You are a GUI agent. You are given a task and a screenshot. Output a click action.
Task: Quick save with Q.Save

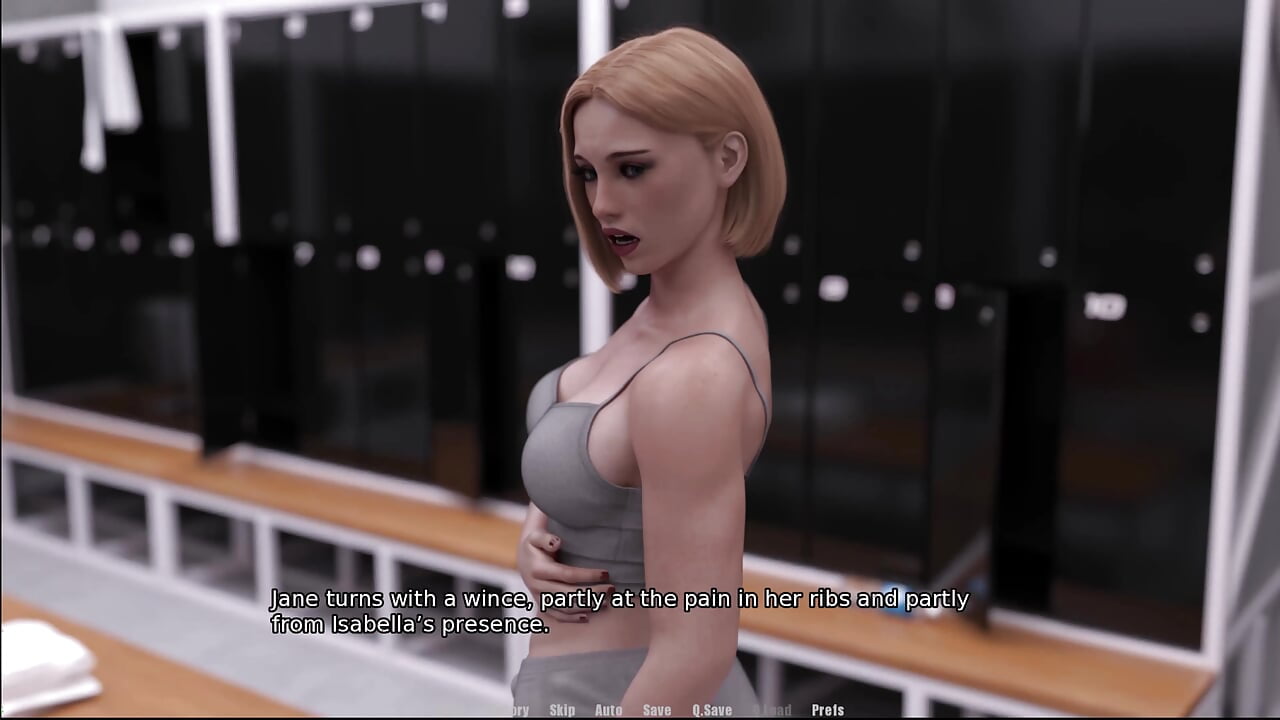click(x=712, y=710)
